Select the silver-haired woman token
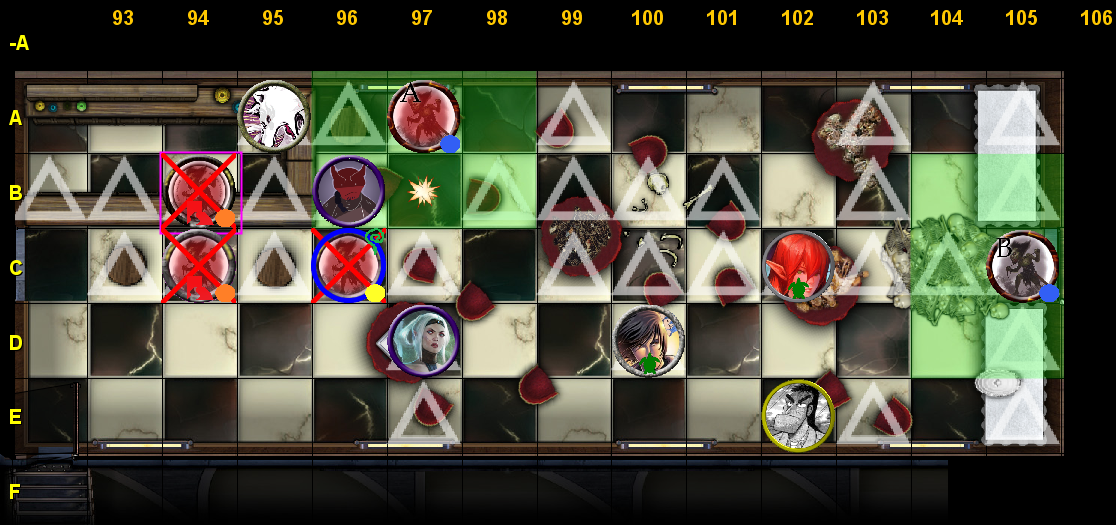 pyautogui.click(x=423, y=341)
